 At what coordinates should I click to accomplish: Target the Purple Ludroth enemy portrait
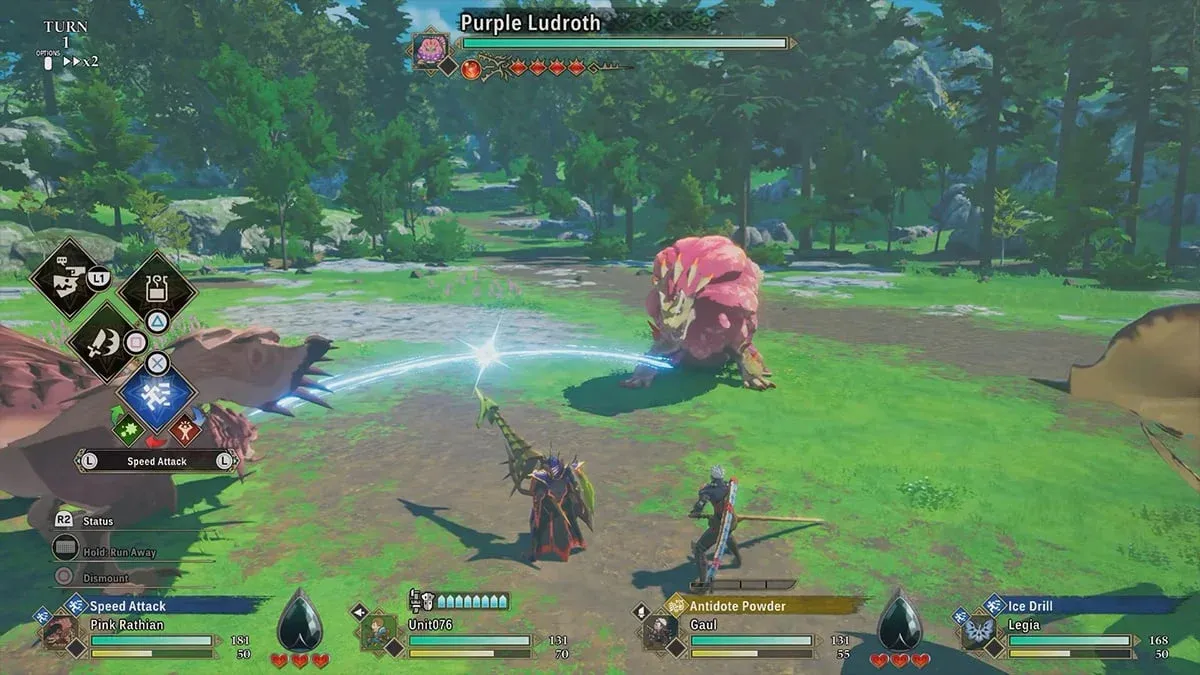[431, 50]
